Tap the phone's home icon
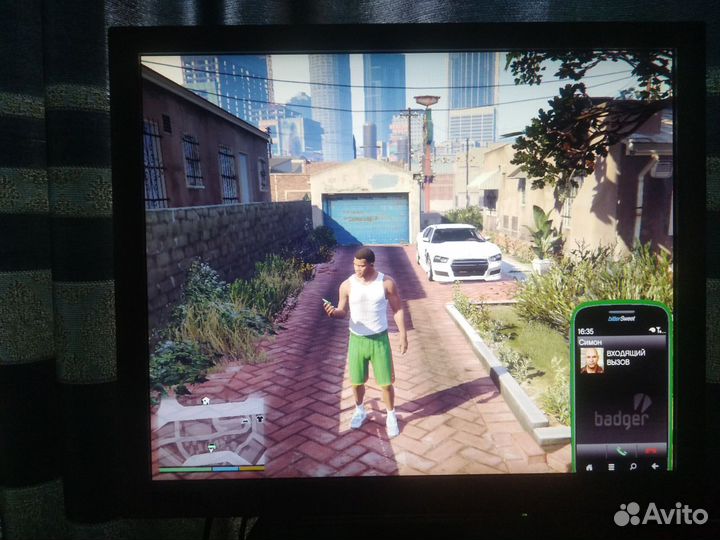Viewport: 720px width, 540px height. 589,466
